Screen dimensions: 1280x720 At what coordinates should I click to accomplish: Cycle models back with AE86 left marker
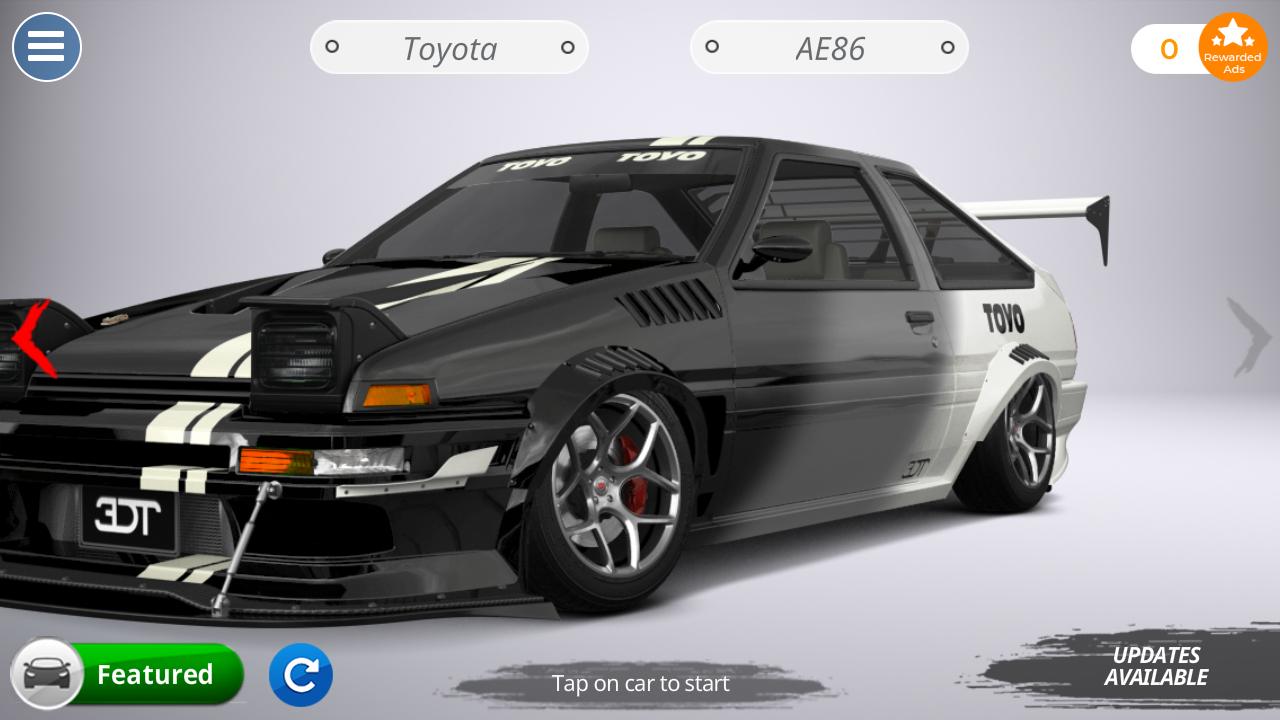point(712,47)
